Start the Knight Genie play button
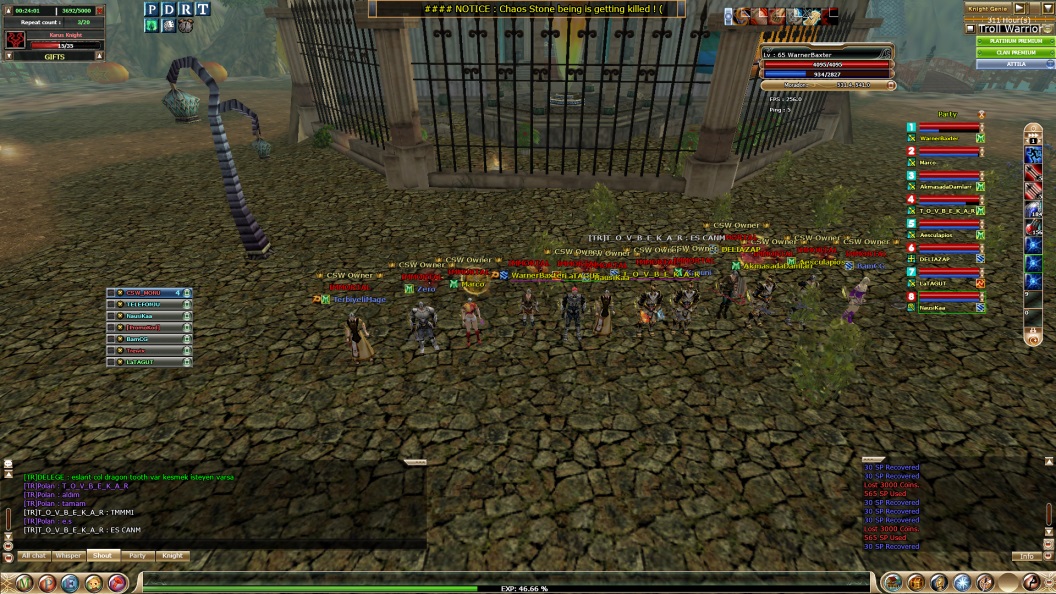The height and width of the screenshot is (594, 1056). [1021, 8]
